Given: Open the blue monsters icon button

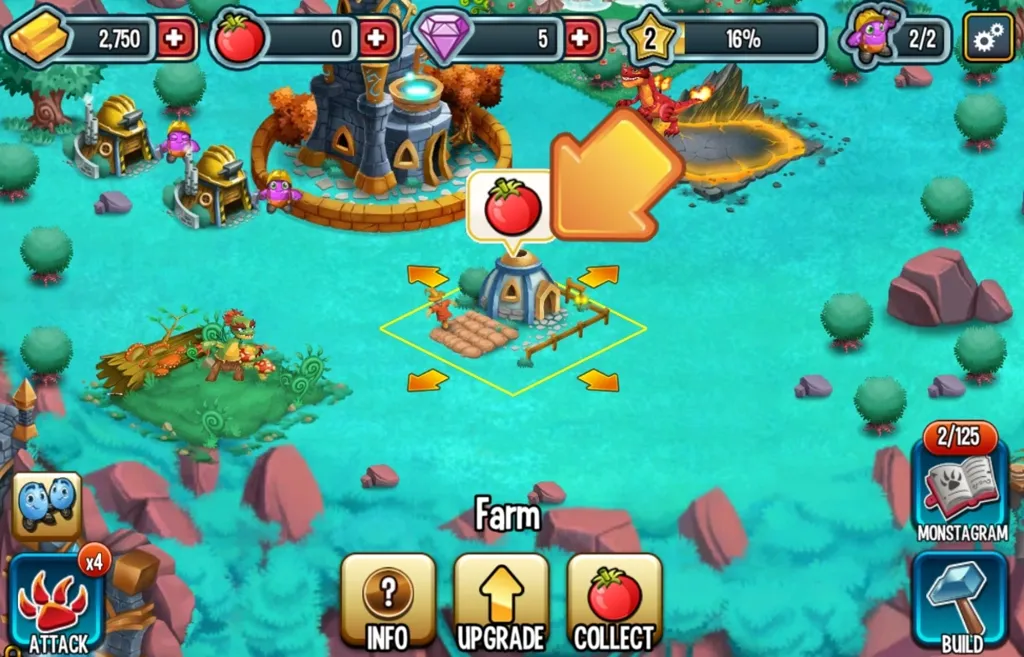Looking at the screenshot, I should click(x=46, y=504).
